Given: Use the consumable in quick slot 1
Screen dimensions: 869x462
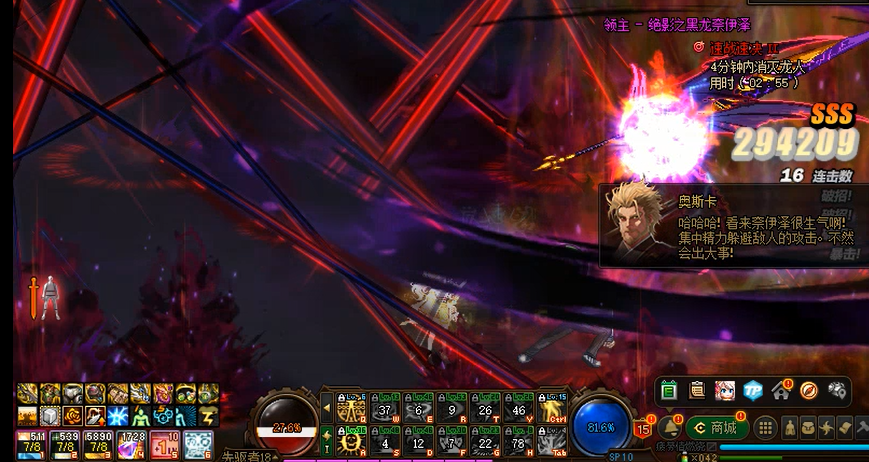Looking at the screenshot, I should pyautogui.click(x=31, y=445).
